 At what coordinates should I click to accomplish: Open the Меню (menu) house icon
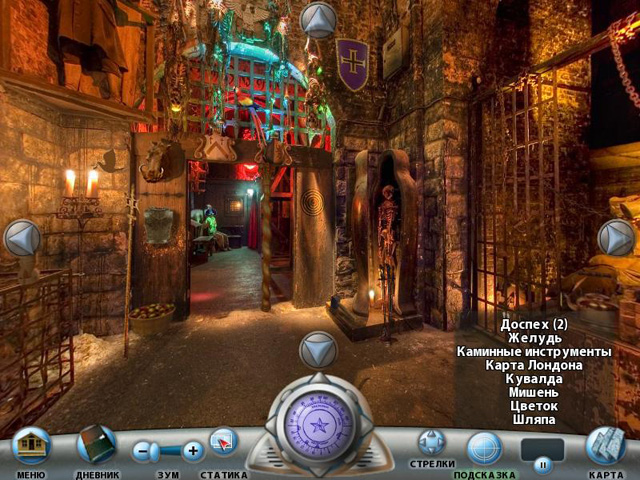pyautogui.click(x=31, y=446)
